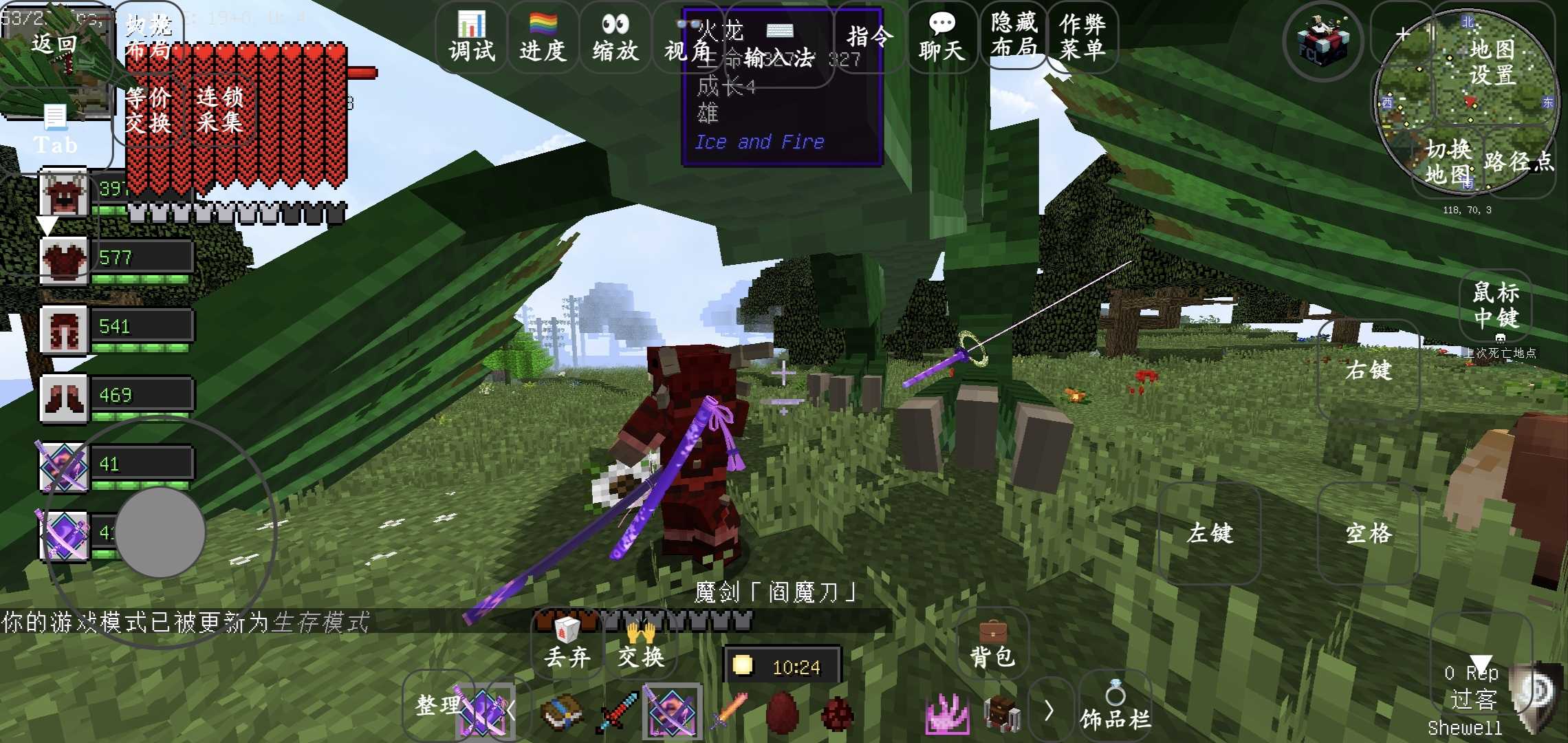Image resolution: width=1568 pixels, height=743 pixels.
Task: Open the 调试 debug screen
Action: coord(472,37)
